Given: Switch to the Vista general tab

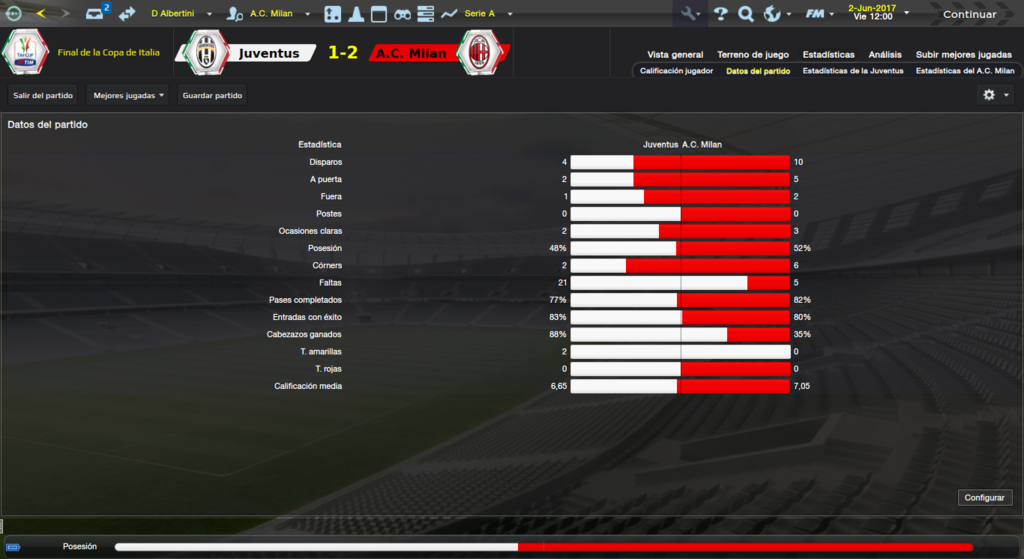Looking at the screenshot, I should [x=675, y=55].
